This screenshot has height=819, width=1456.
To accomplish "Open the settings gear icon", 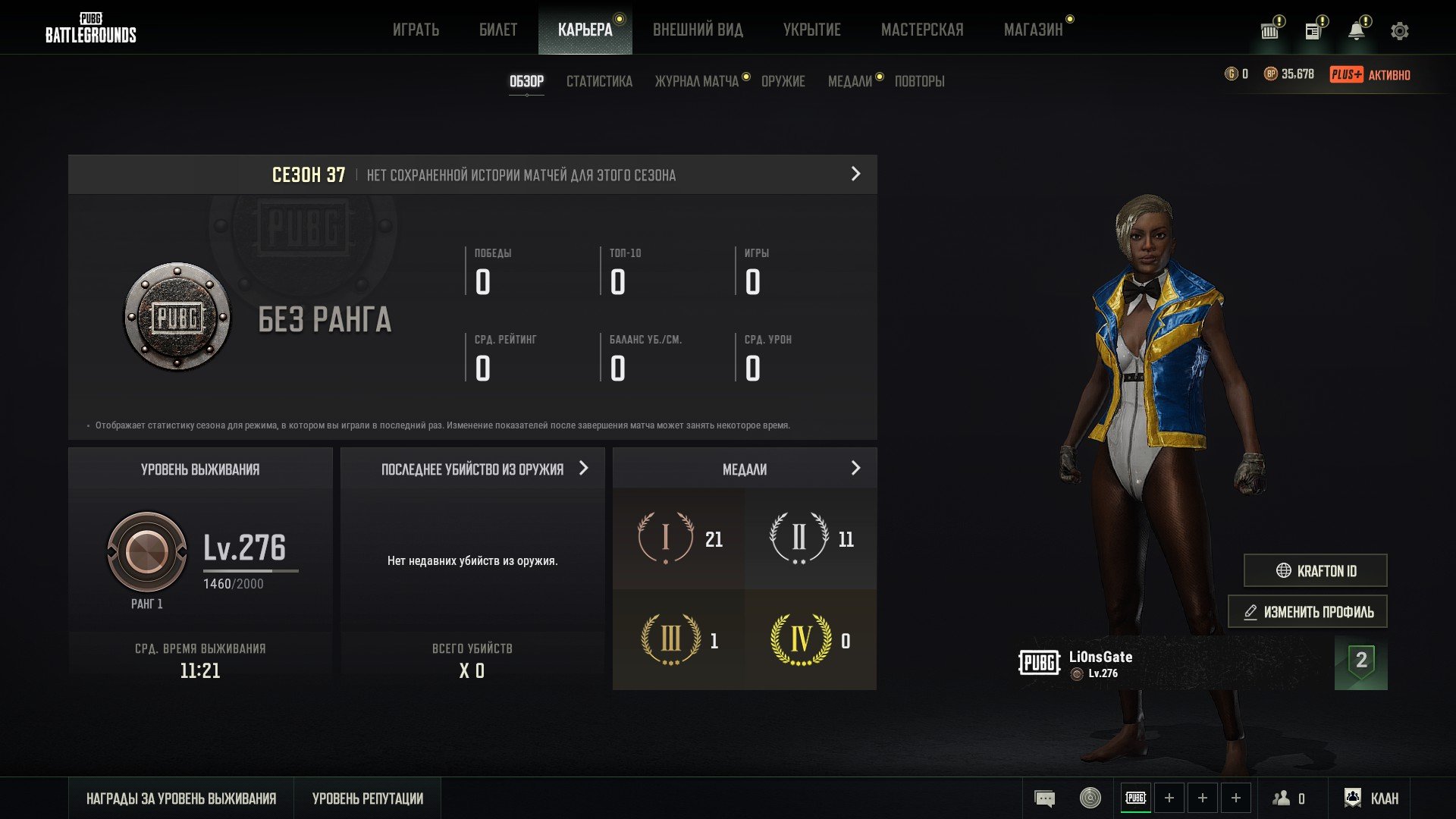I will (1399, 31).
